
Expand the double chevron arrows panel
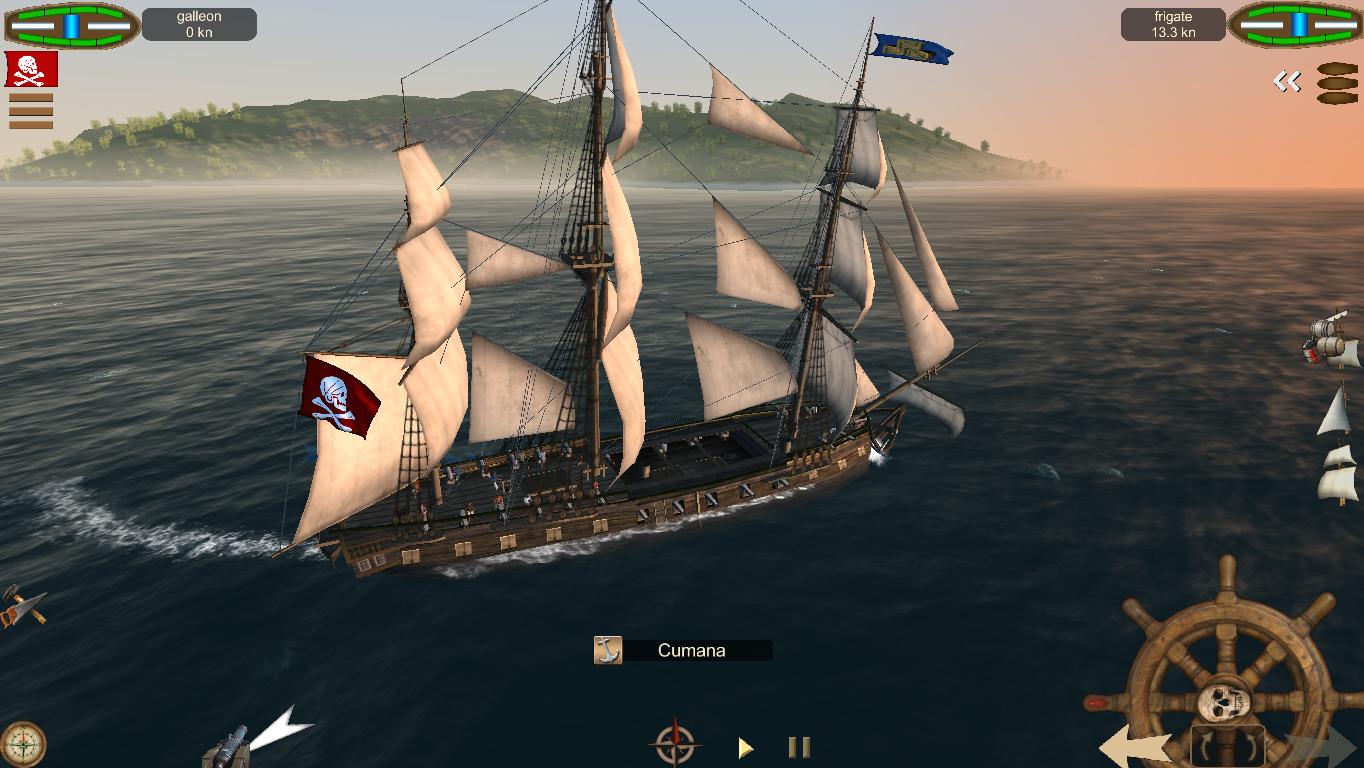(x=1287, y=82)
